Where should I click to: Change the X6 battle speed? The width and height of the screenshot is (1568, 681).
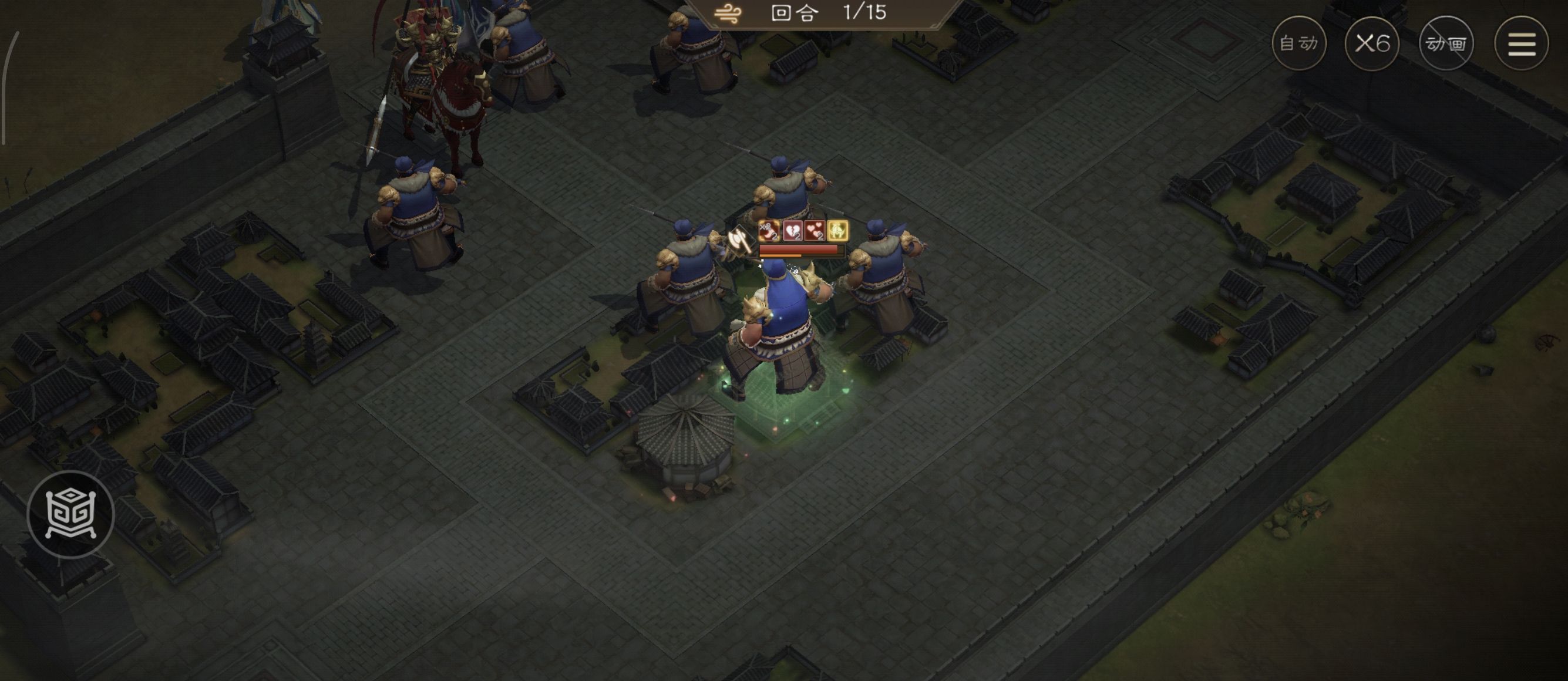coord(1372,43)
